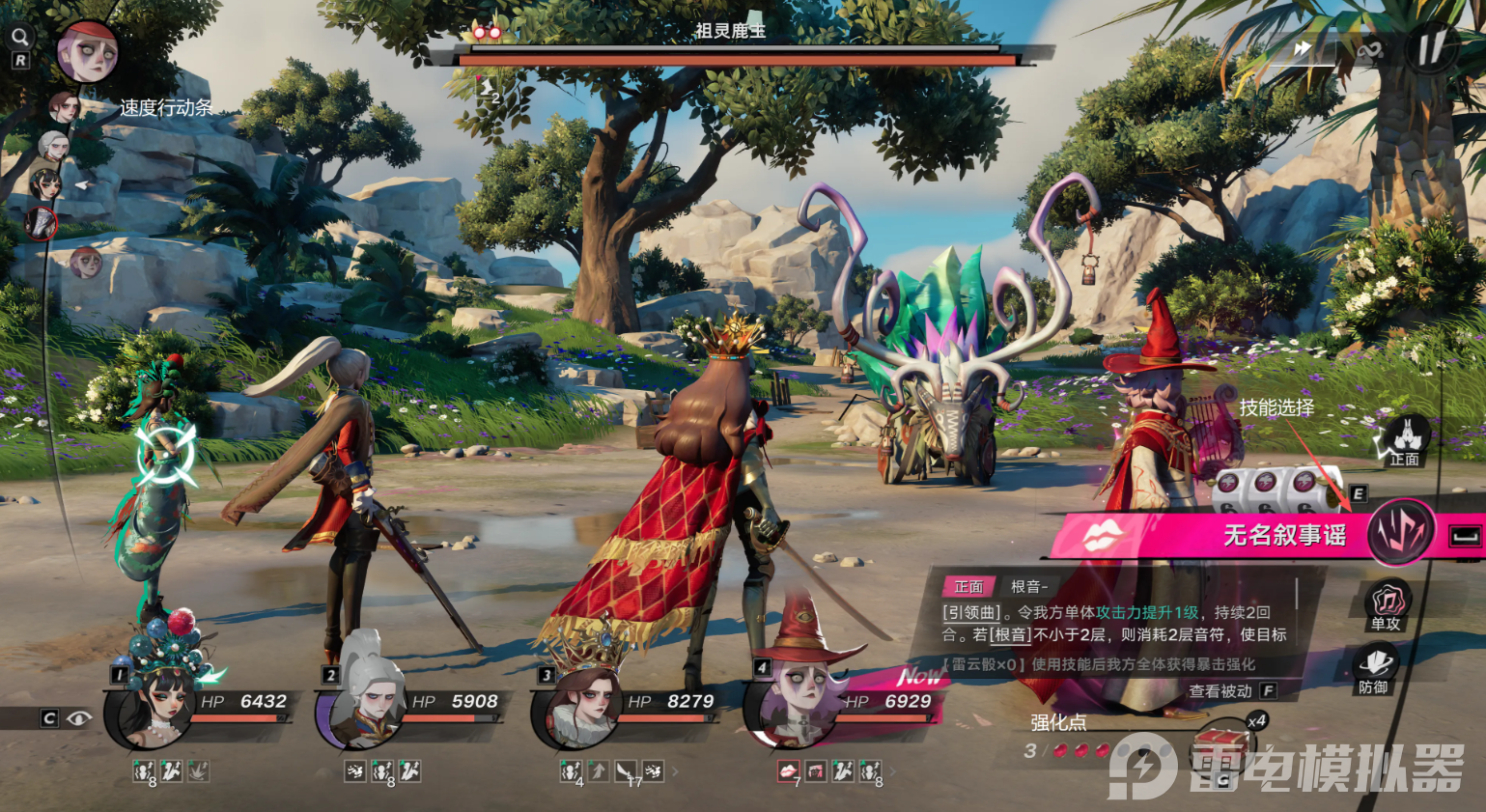Select the 祖灵鹿王 boss health bar

(x=738, y=60)
